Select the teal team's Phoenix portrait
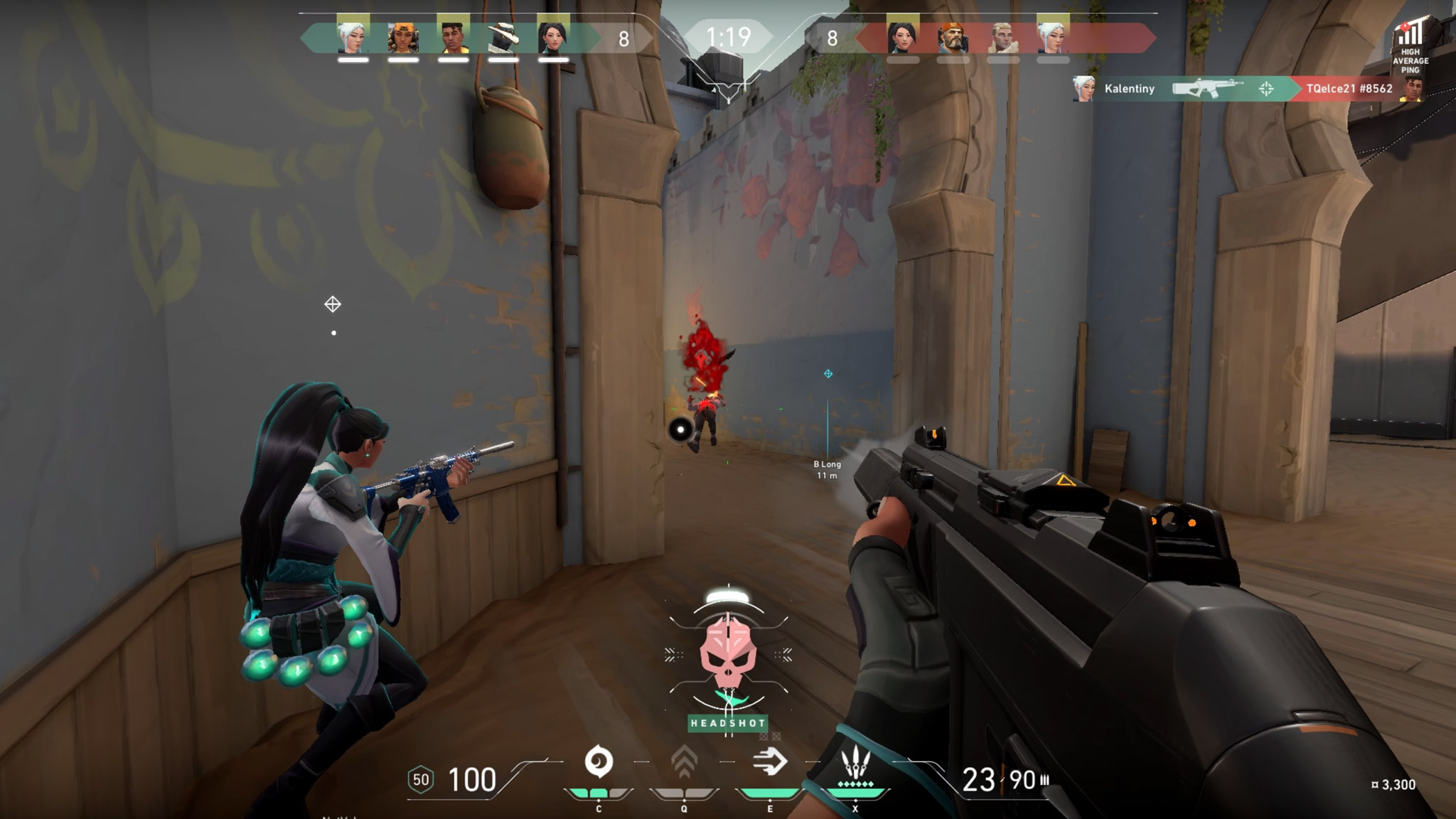Screen dimensions: 1456x819 pos(453,36)
